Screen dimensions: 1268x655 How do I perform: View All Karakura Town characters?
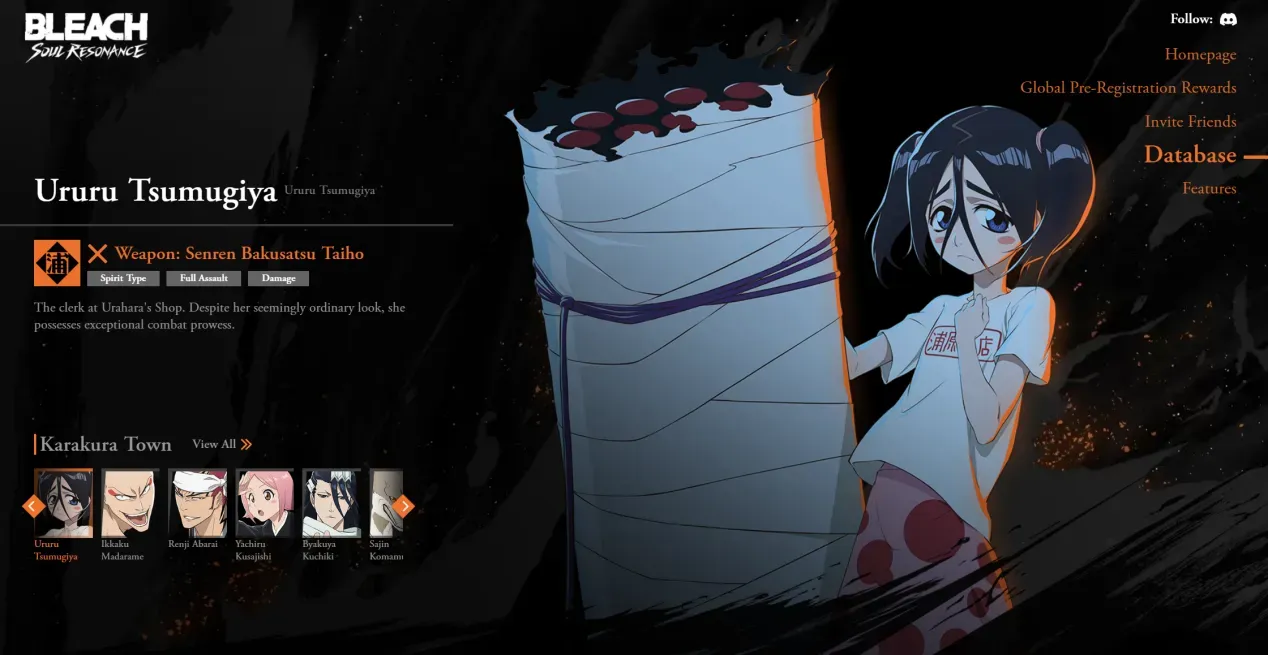coord(222,444)
